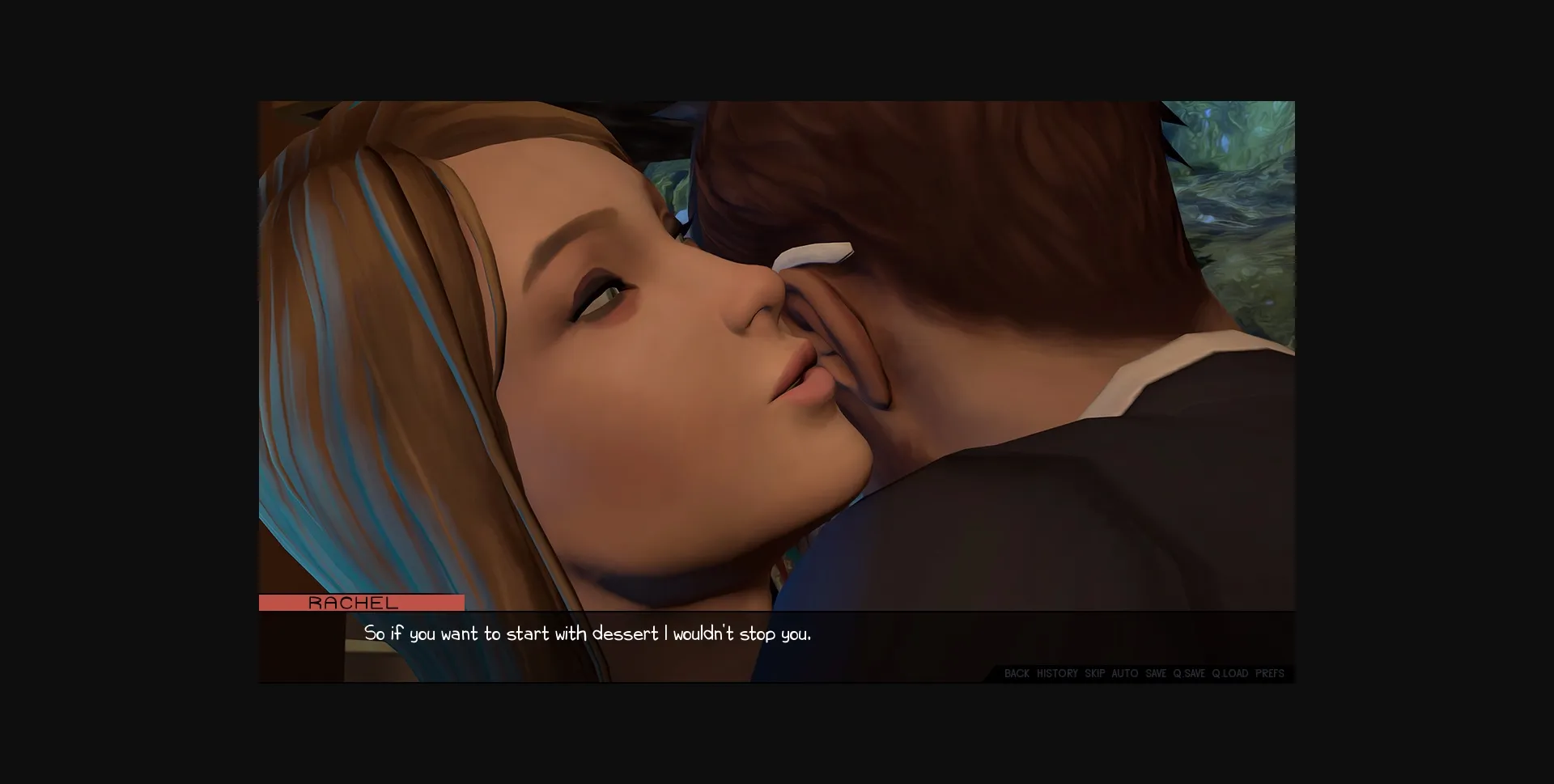Restore last checkpoint with Q.LOAD
This screenshot has height=784, width=1554.
coord(1229,673)
